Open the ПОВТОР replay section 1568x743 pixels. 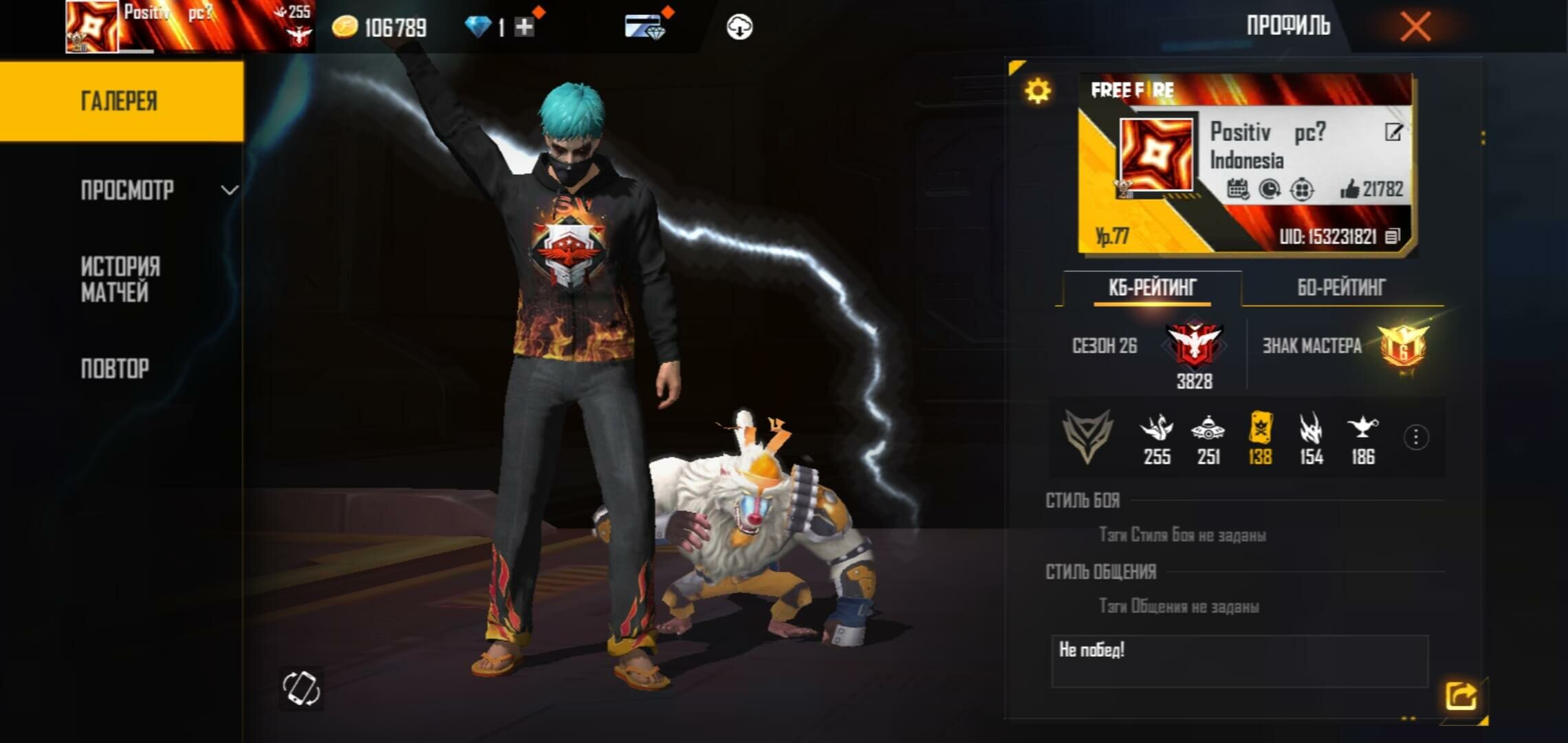(x=115, y=369)
